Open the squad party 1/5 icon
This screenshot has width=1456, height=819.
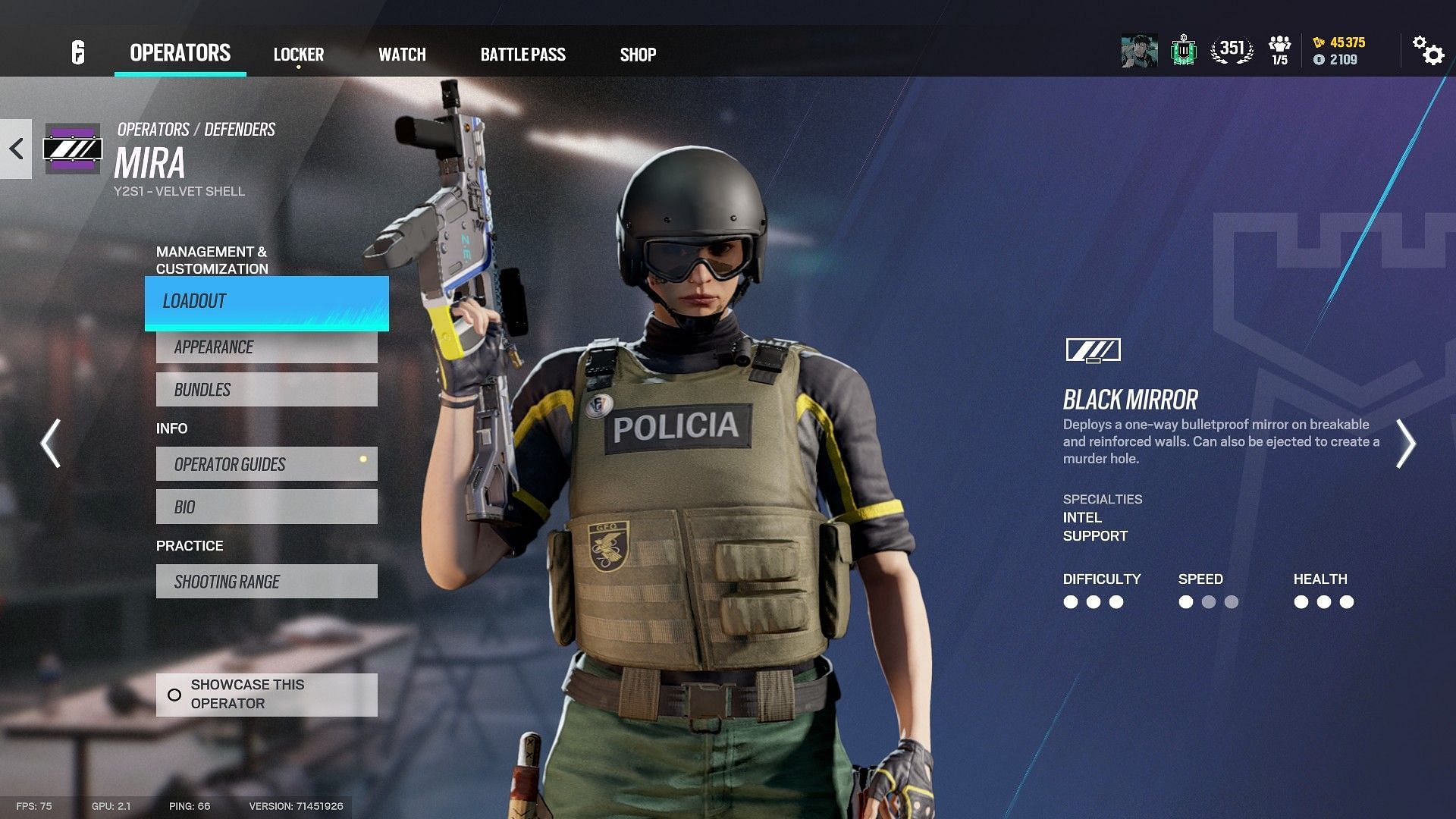click(x=1279, y=50)
